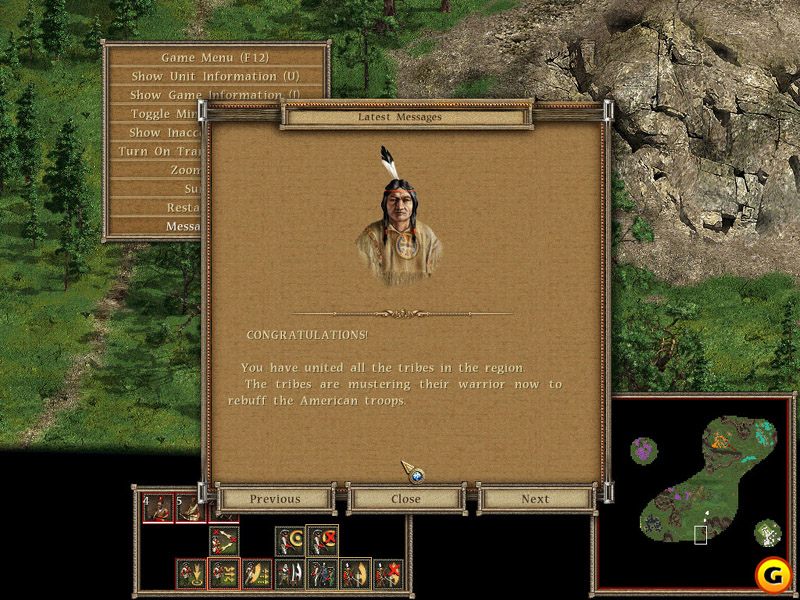Open the Game Menu (F12) entry

pos(216,57)
